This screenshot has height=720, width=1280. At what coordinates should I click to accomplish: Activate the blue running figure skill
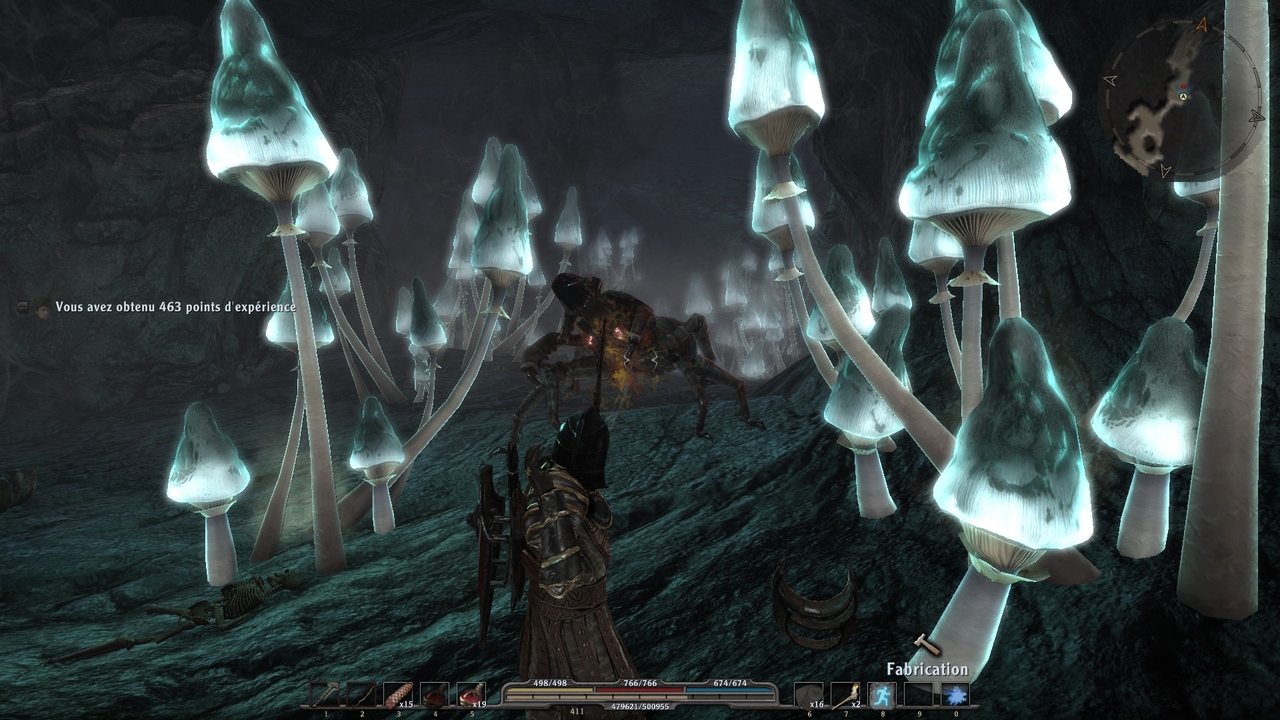click(882, 694)
